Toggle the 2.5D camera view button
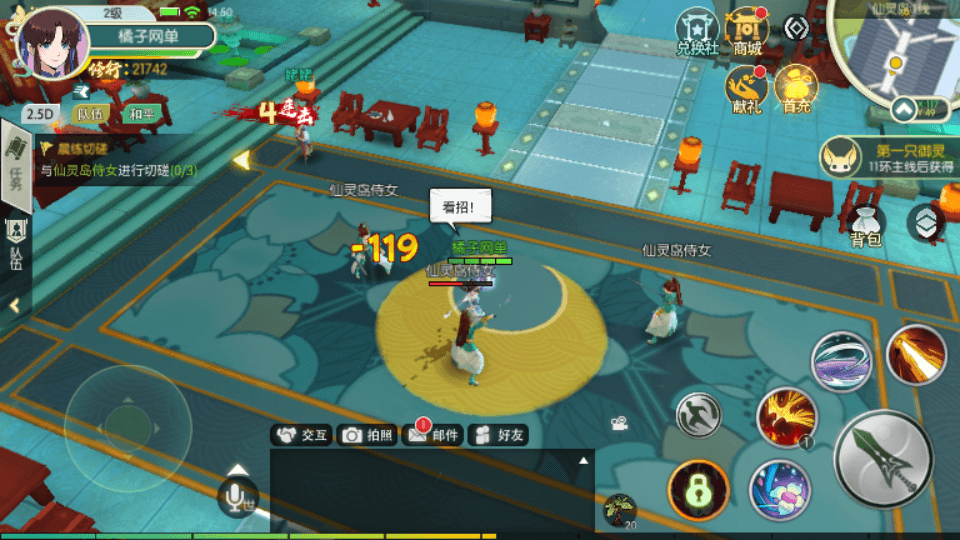The height and width of the screenshot is (540, 960). (x=39, y=114)
